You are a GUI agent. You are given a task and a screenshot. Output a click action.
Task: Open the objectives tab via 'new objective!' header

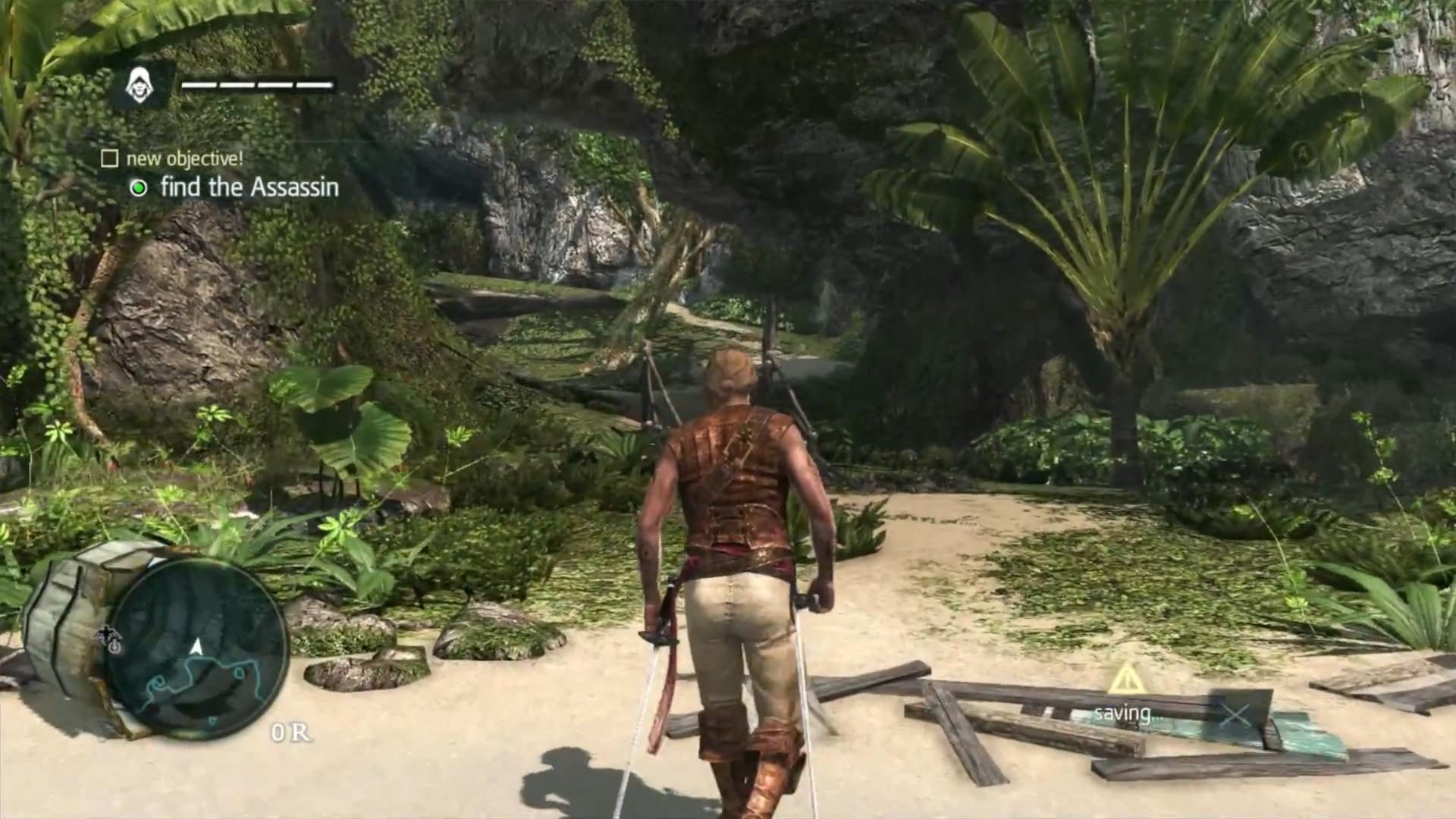click(184, 158)
